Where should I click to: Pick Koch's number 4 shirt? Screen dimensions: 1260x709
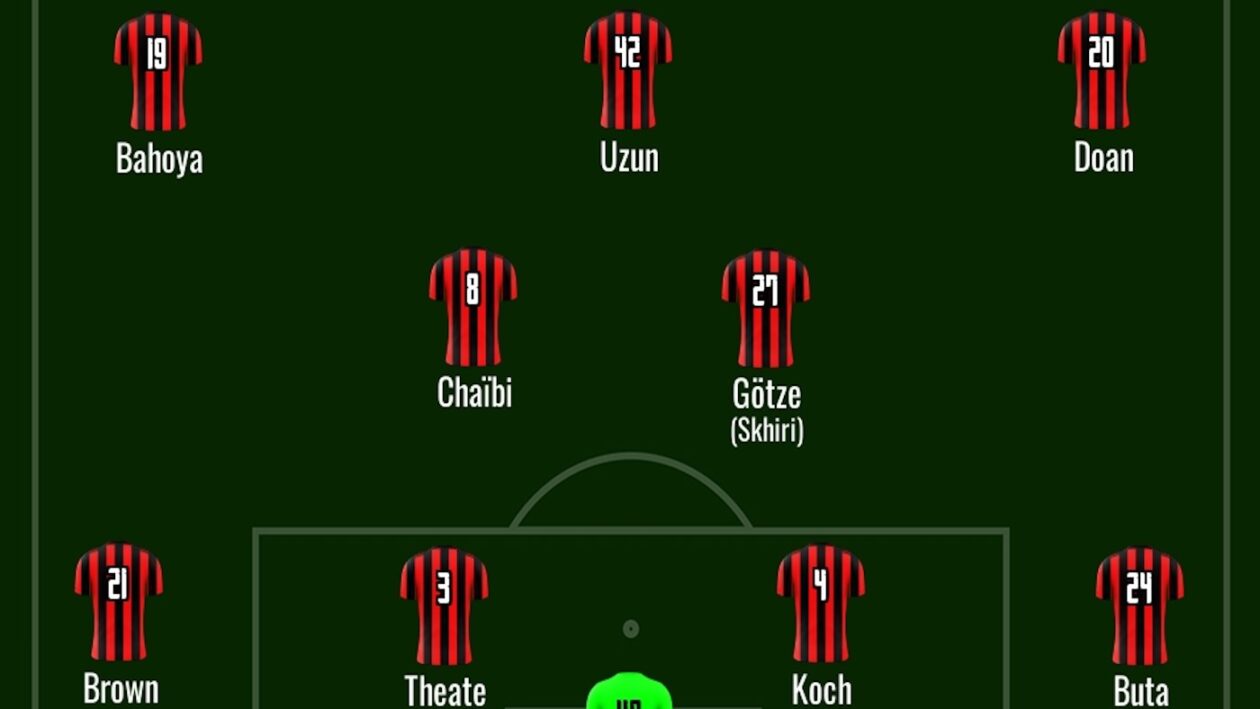click(821, 603)
